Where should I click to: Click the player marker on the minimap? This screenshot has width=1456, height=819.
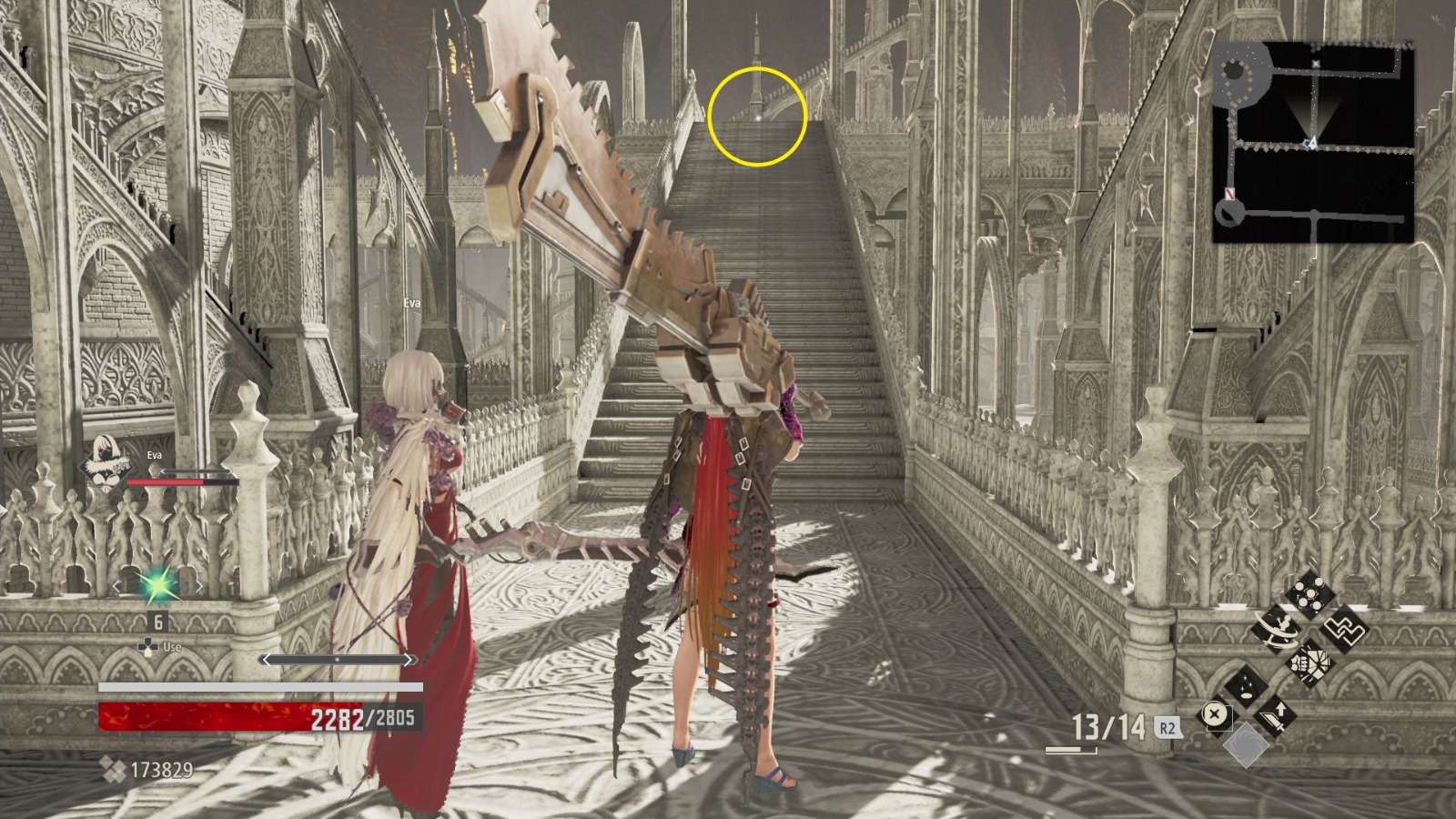[x=1313, y=143]
